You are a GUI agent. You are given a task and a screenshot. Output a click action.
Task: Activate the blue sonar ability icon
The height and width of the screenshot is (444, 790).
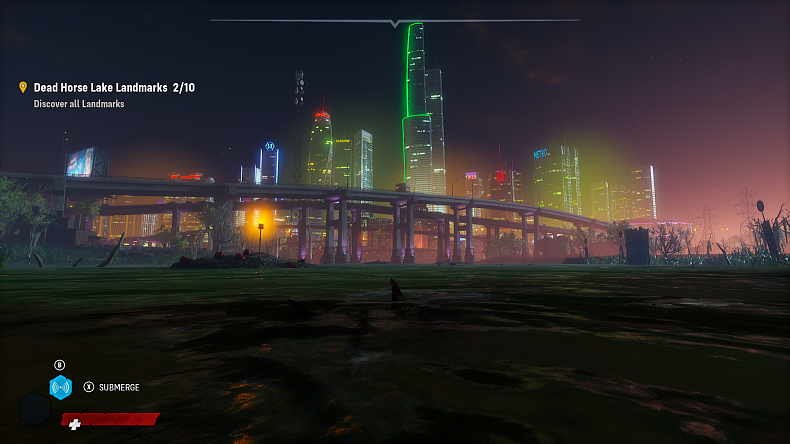[x=61, y=387]
